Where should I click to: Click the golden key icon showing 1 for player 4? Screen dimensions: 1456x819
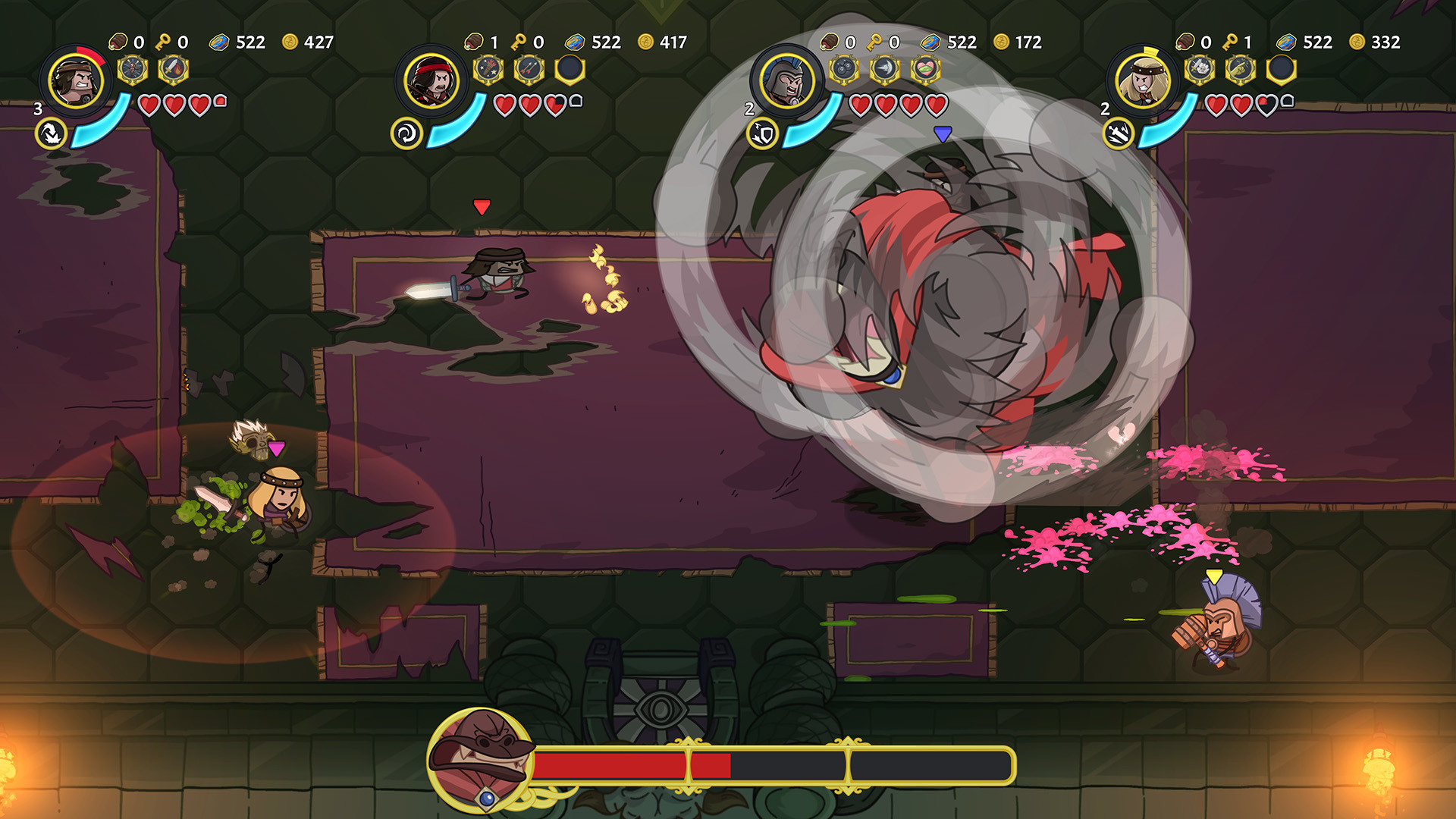(1230, 42)
